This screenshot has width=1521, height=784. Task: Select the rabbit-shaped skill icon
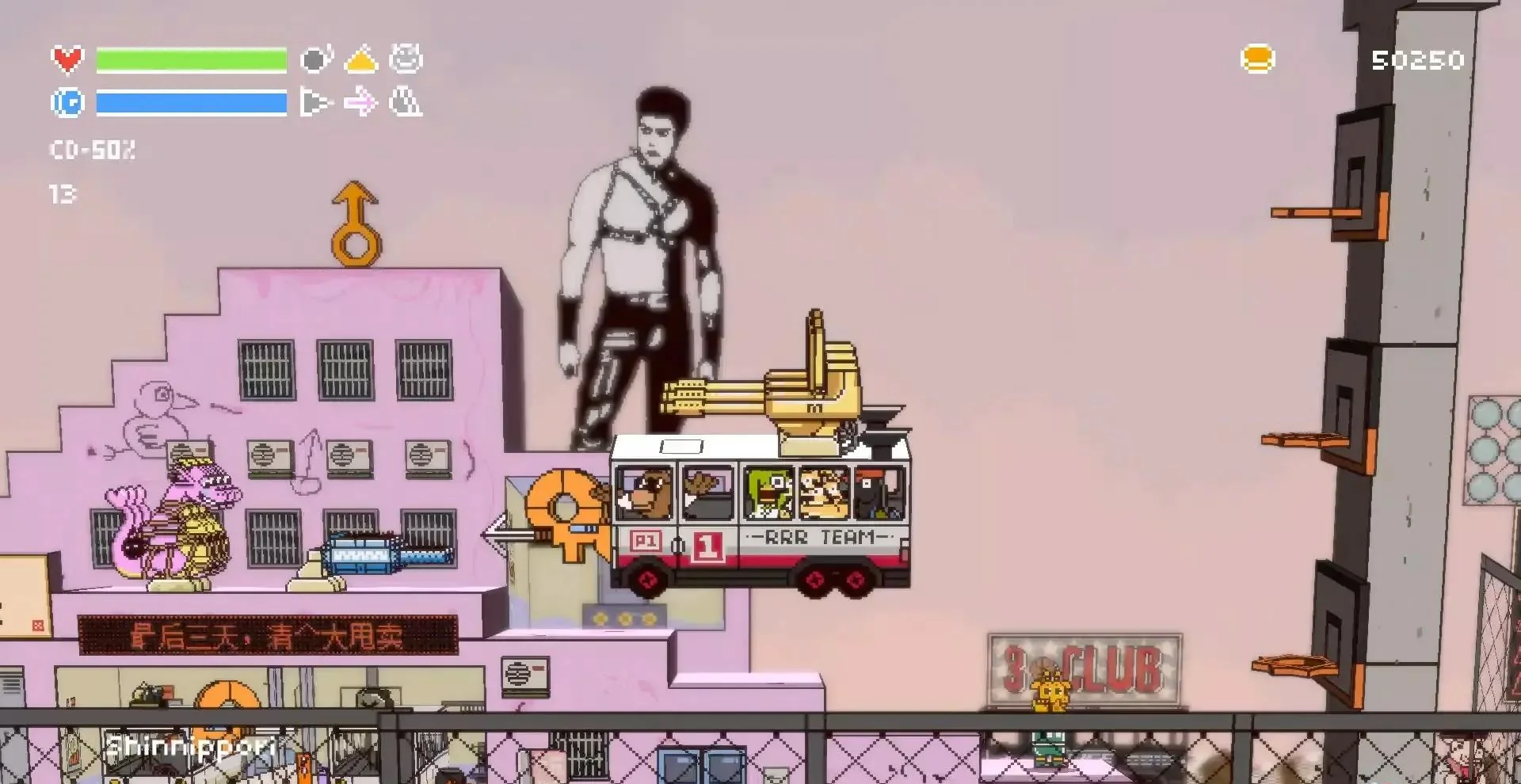[x=406, y=102]
